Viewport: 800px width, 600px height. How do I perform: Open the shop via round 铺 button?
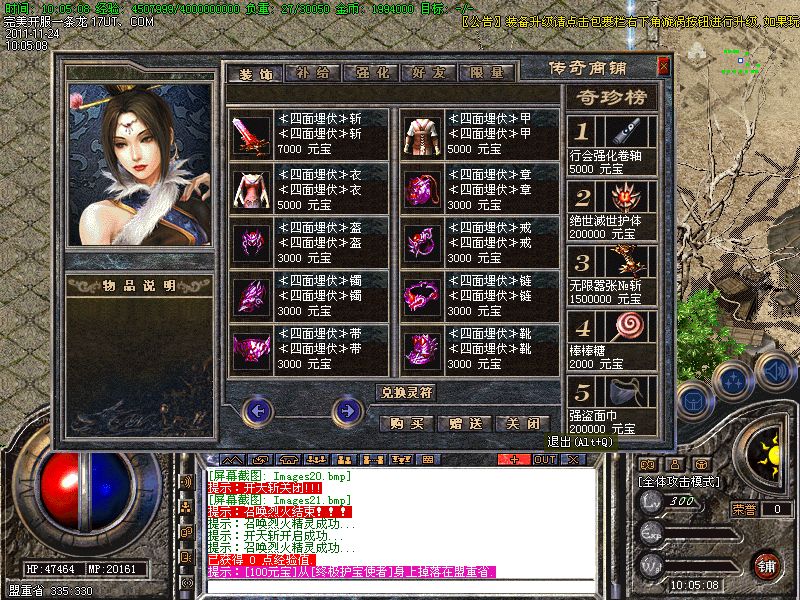click(767, 565)
